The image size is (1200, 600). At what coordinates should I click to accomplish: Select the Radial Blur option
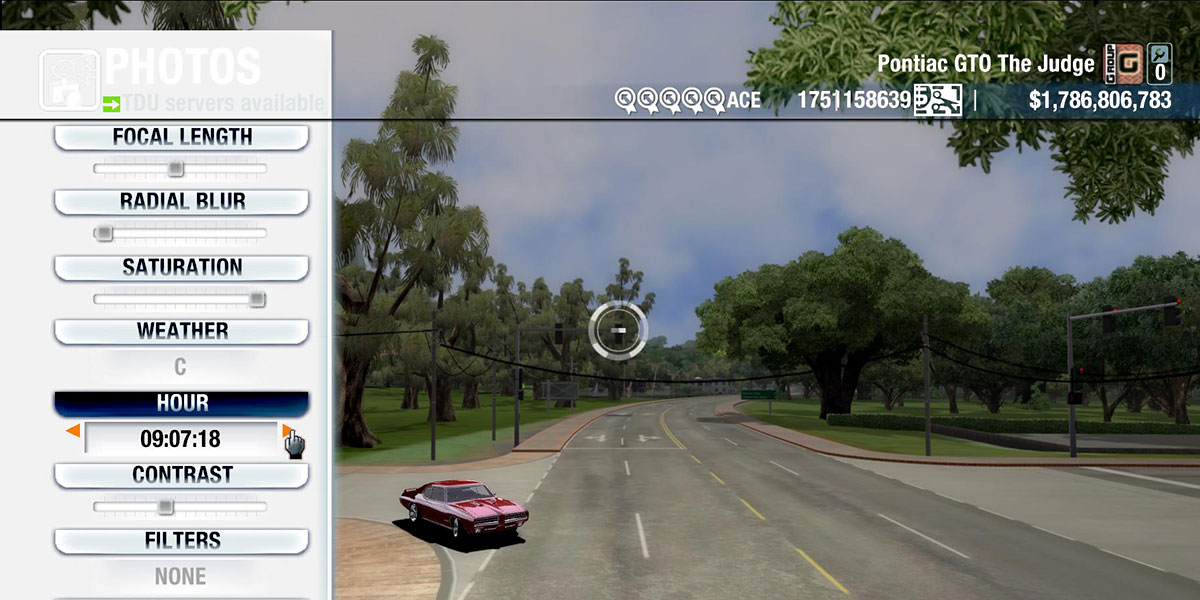pyautogui.click(x=181, y=201)
